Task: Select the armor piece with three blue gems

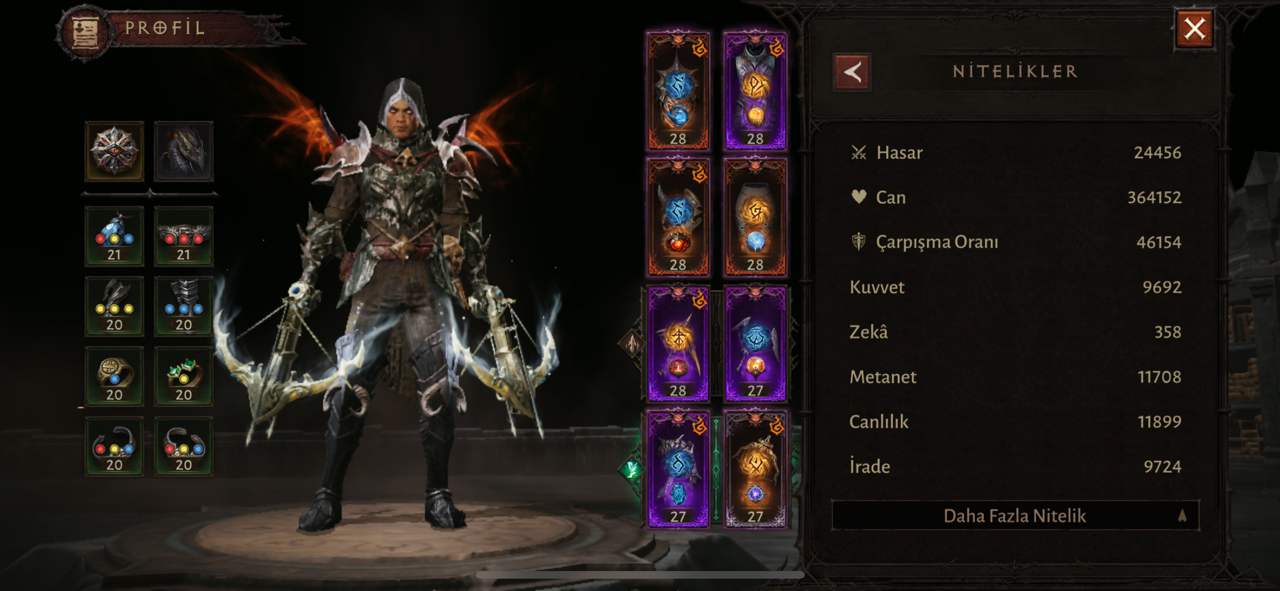Action: 184,305
